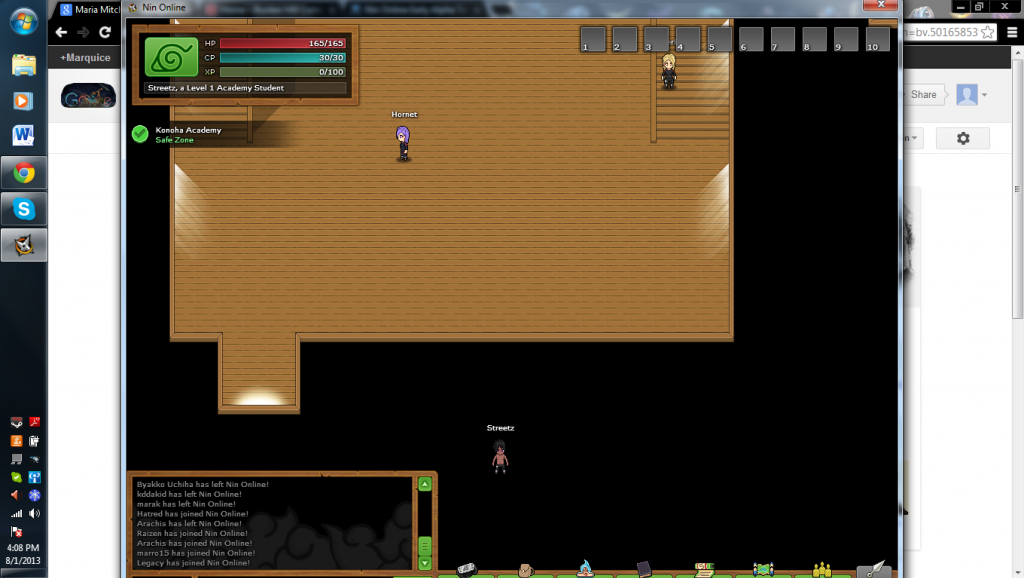Open the yellow group figures icon
1024x578 pixels.
(x=822, y=570)
